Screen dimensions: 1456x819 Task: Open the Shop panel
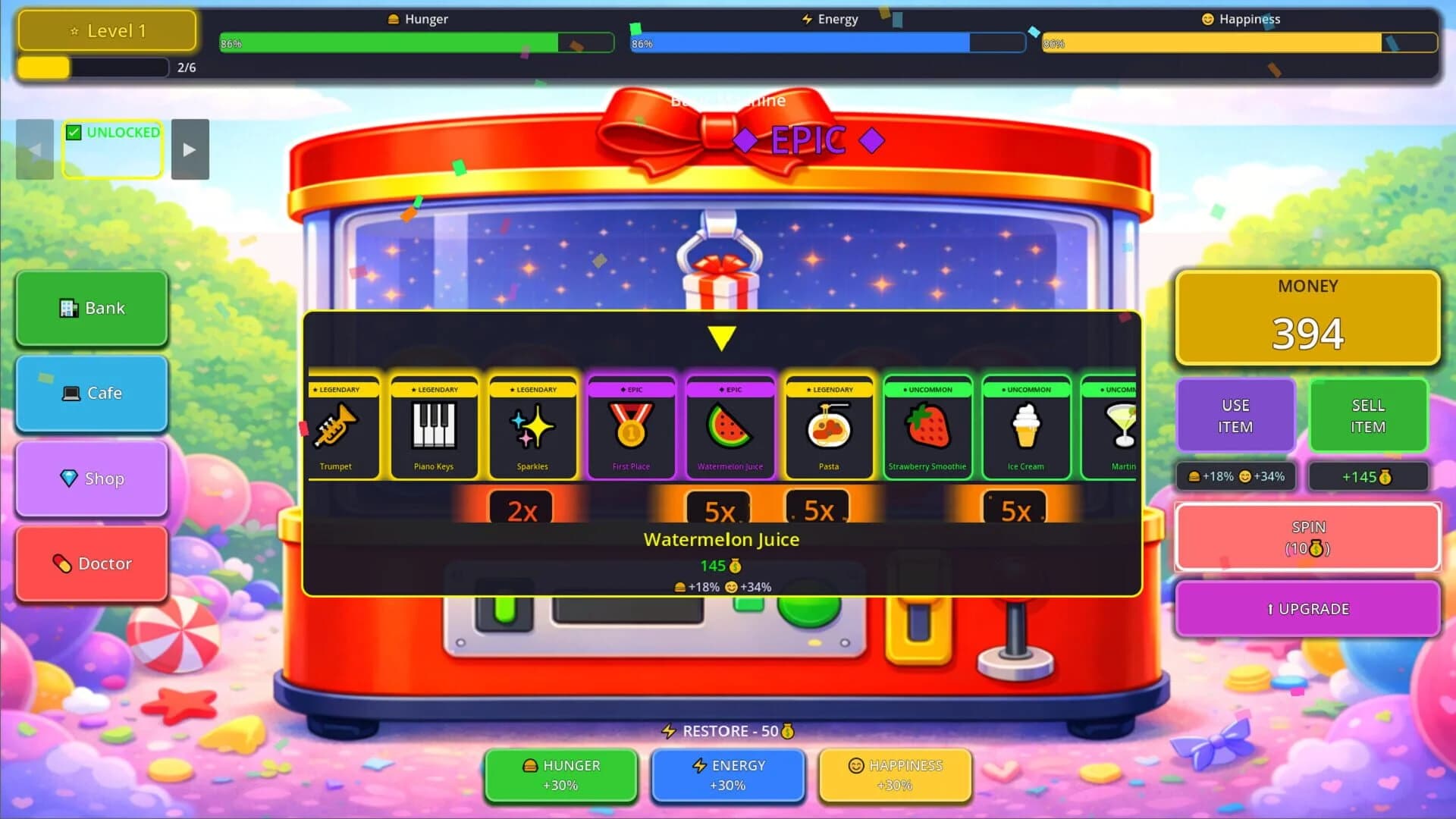coord(91,479)
